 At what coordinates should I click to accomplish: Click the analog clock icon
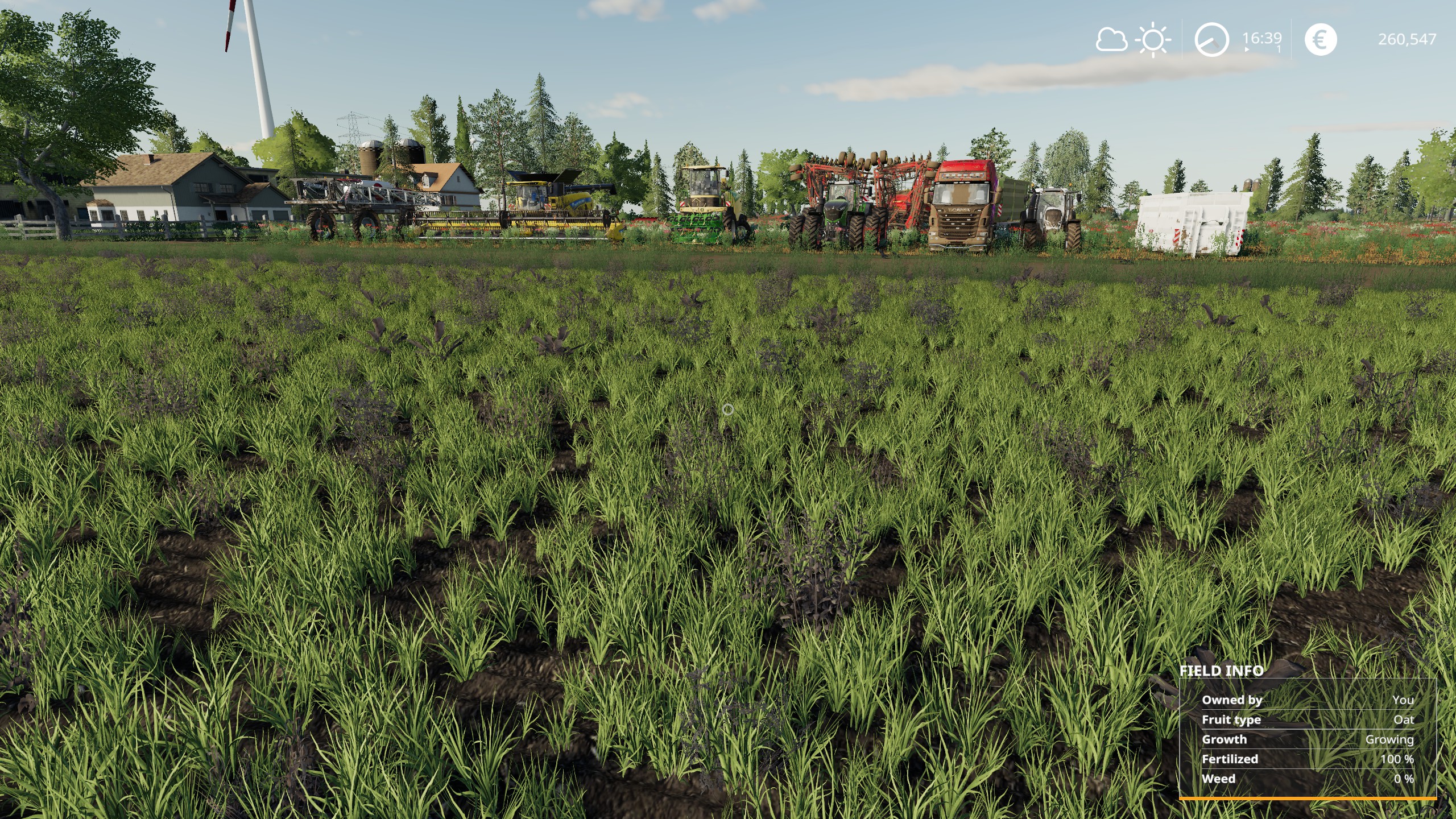tap(1211, 40)
